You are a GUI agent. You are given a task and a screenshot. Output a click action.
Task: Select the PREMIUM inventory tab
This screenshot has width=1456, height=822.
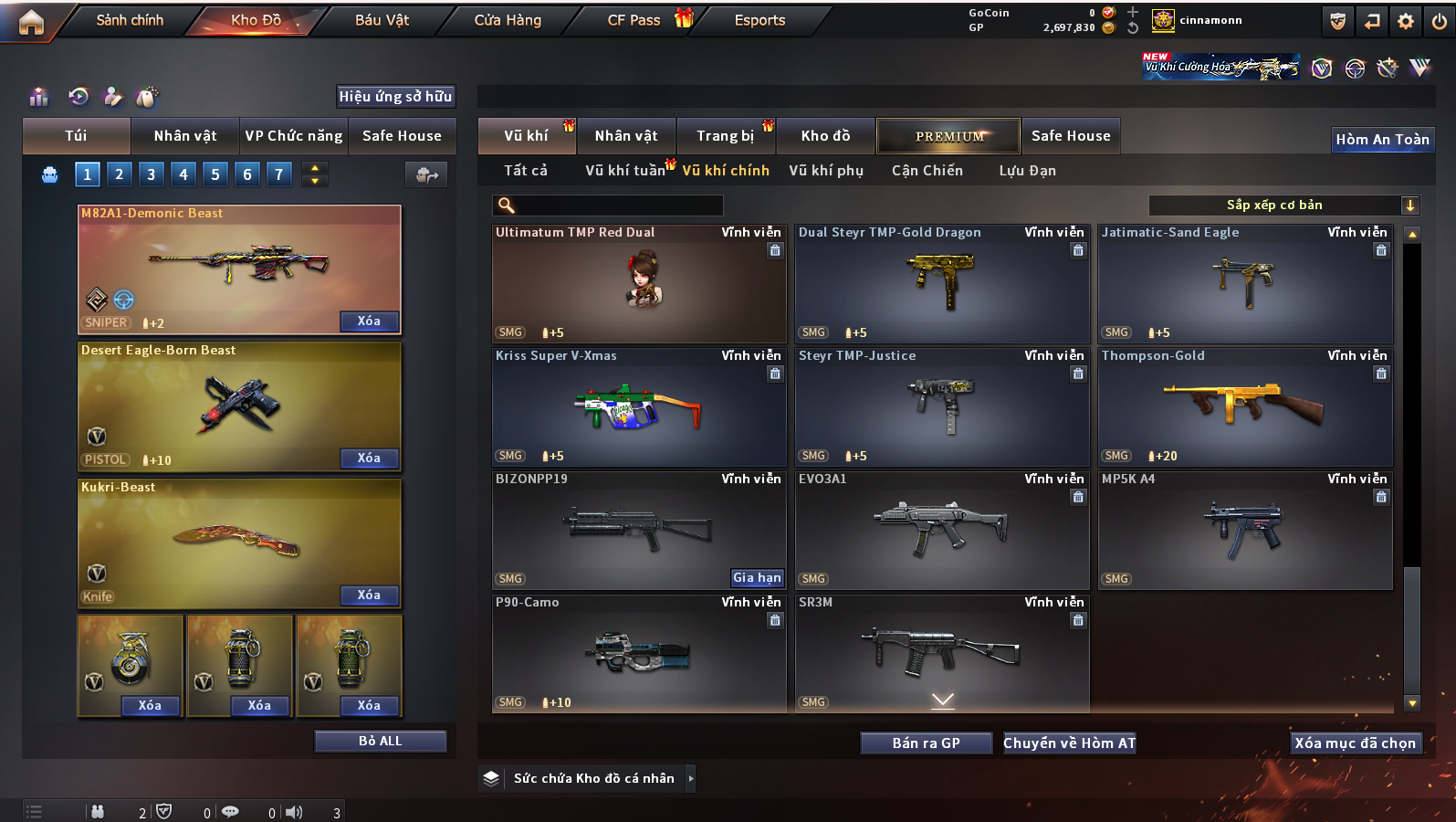948,136
